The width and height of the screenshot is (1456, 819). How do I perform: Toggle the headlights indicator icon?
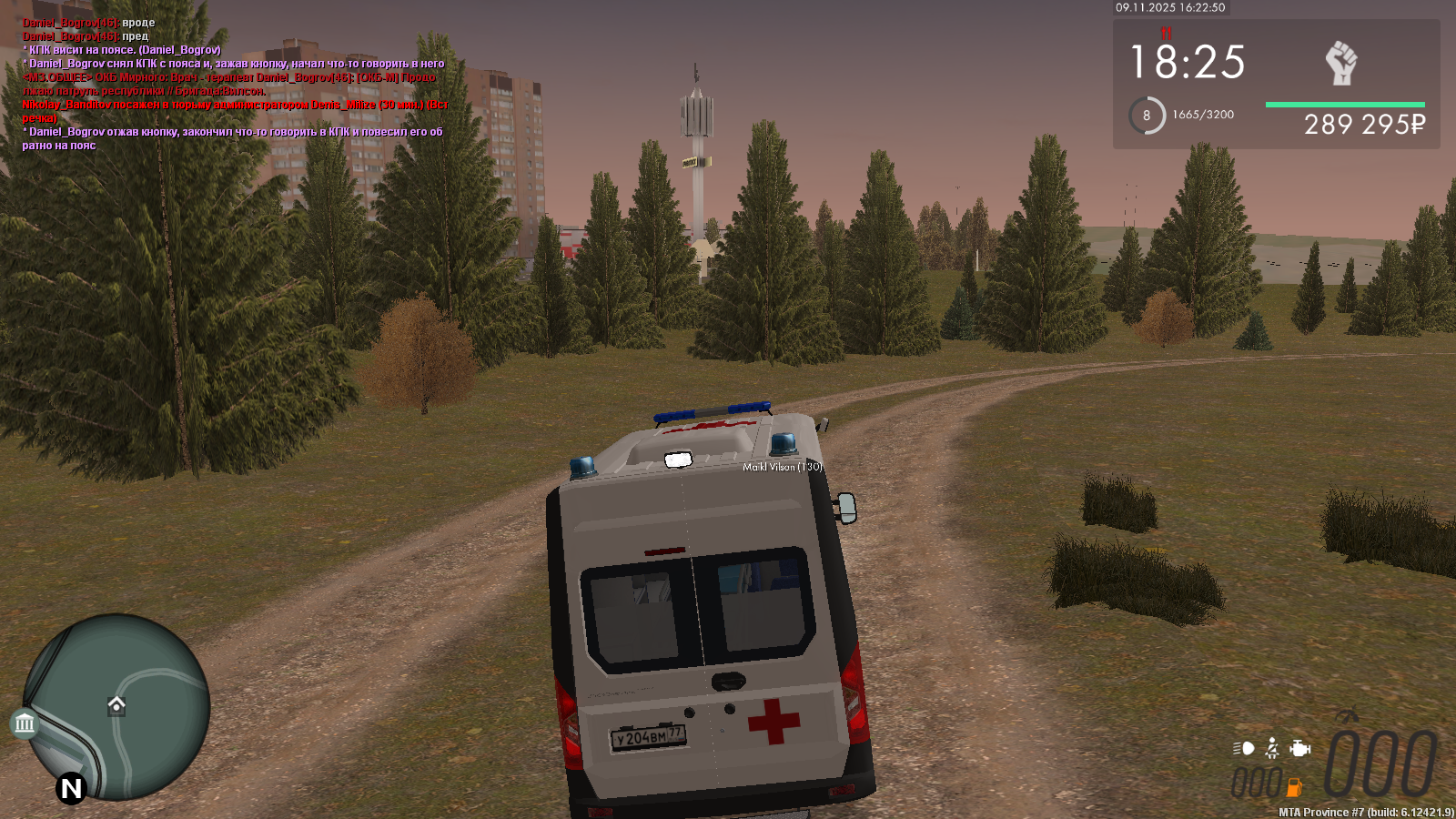pos(1244,749)
